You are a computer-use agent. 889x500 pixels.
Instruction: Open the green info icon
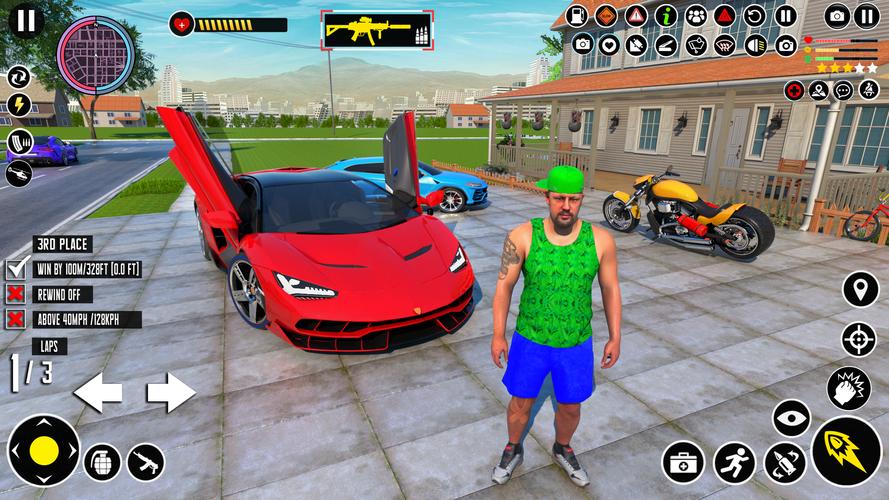coord(666,15)
